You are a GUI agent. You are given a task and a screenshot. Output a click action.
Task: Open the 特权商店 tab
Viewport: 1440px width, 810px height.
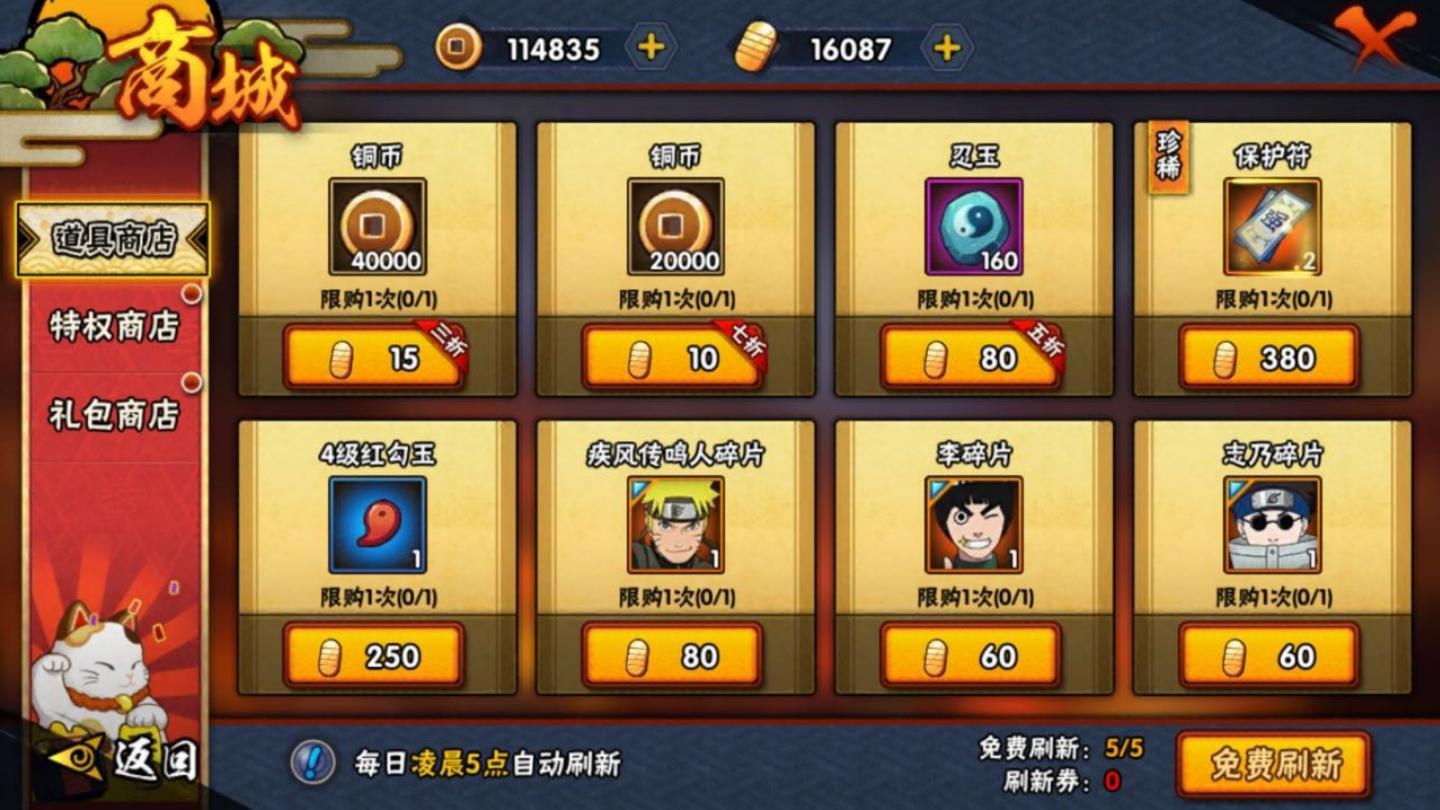pyautogui.click(x=114, y=326)
